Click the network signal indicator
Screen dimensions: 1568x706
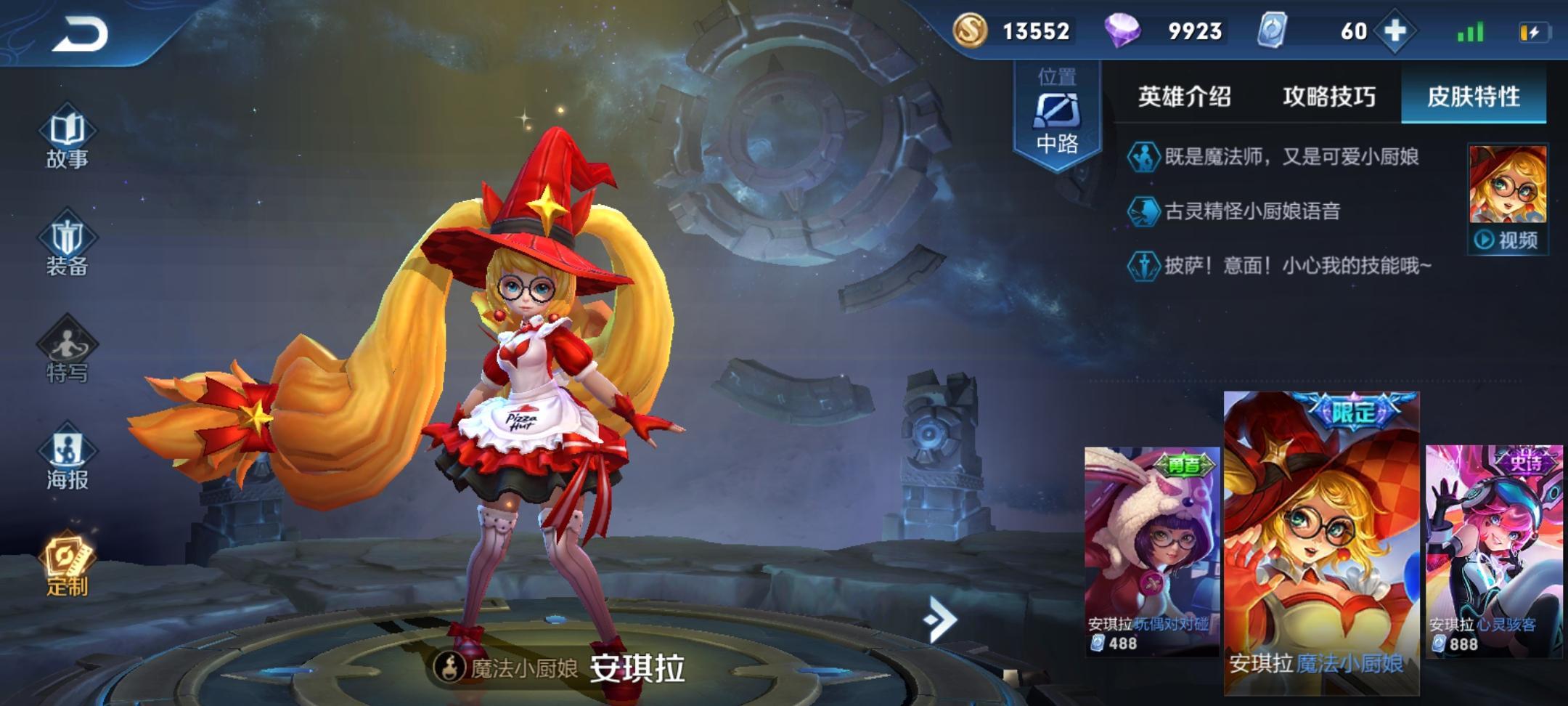pos(1468,32)
